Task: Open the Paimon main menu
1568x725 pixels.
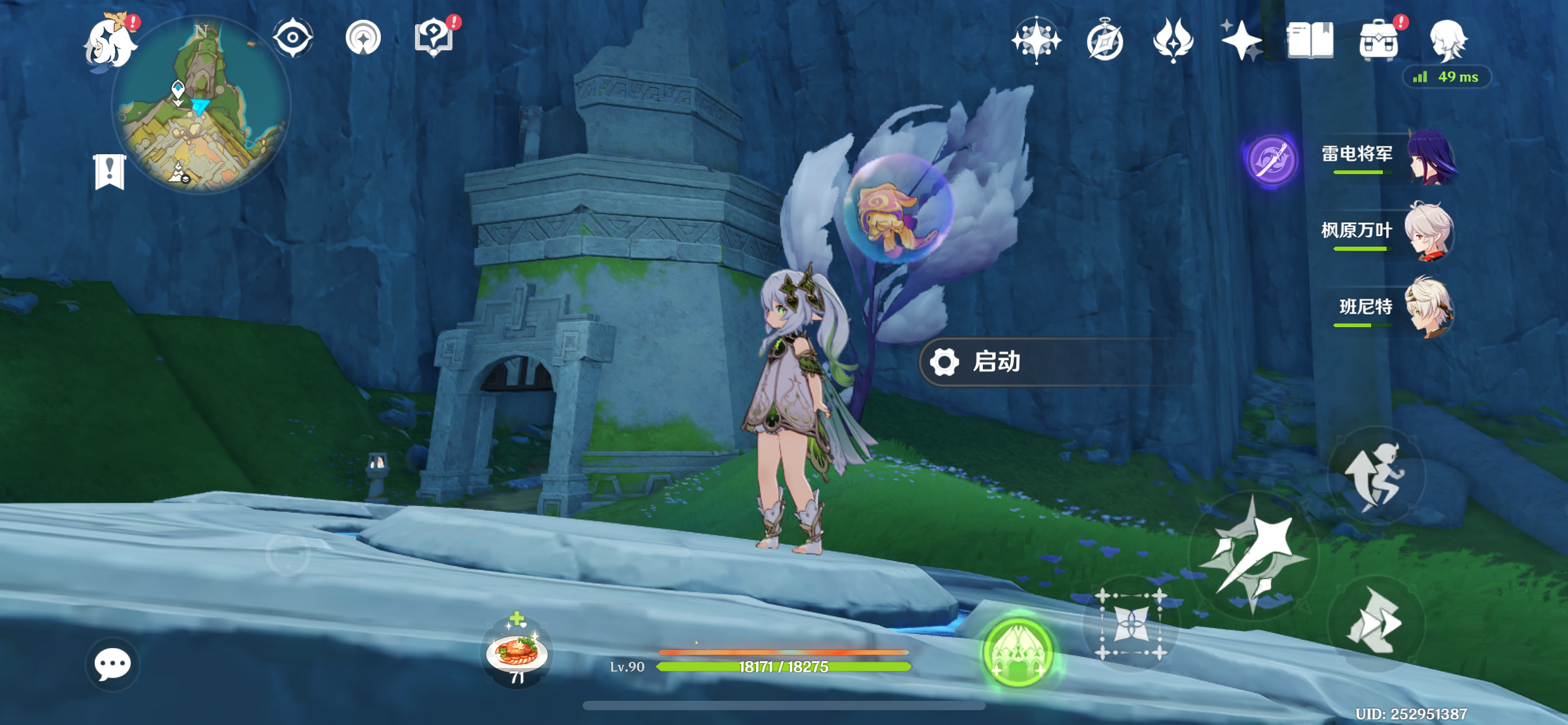Action: tap(111, 43)
